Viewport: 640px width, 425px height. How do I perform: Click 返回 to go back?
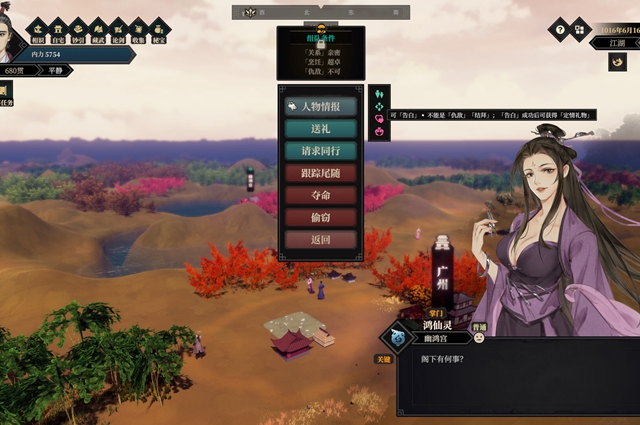(320, 240)
